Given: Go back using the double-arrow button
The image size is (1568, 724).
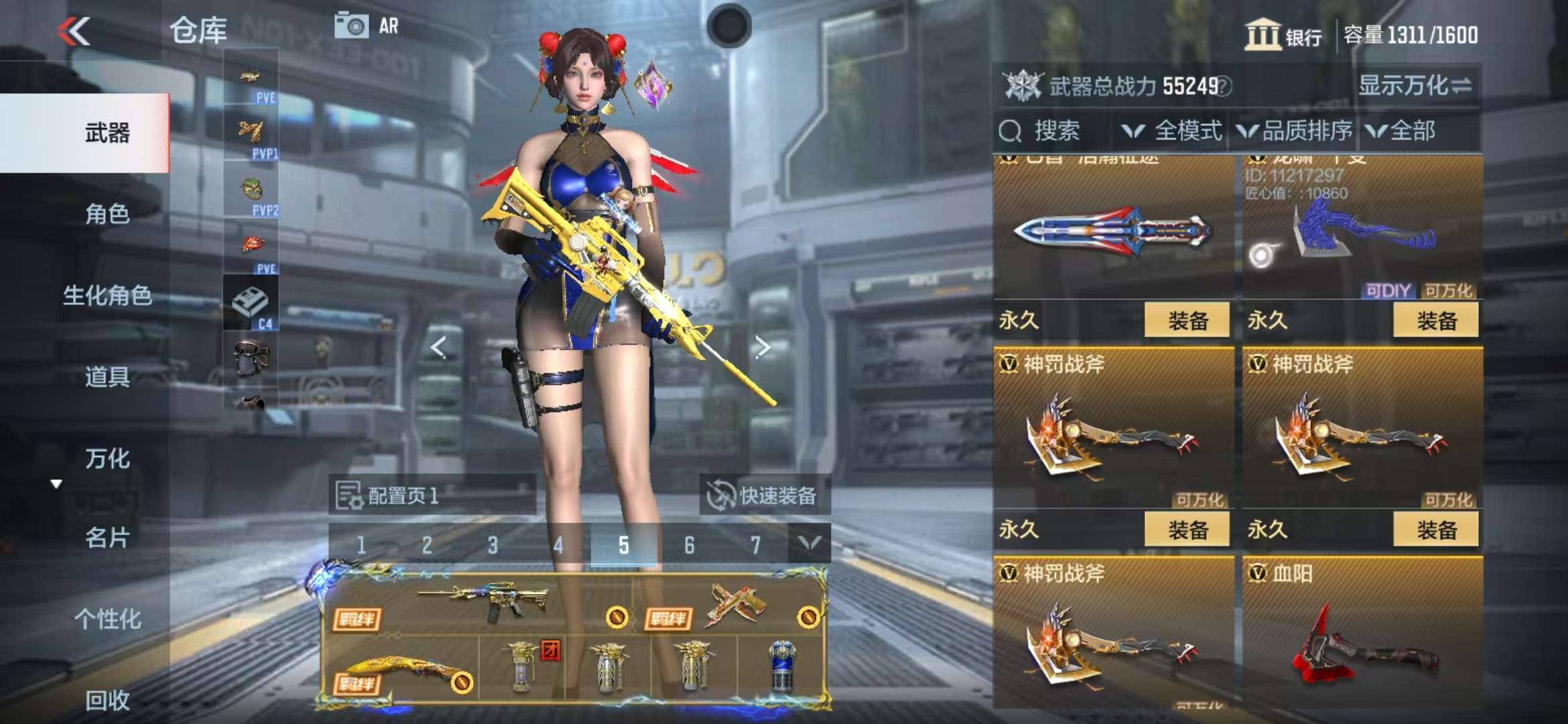Looking at the screenshot, I should click(74, 32).
